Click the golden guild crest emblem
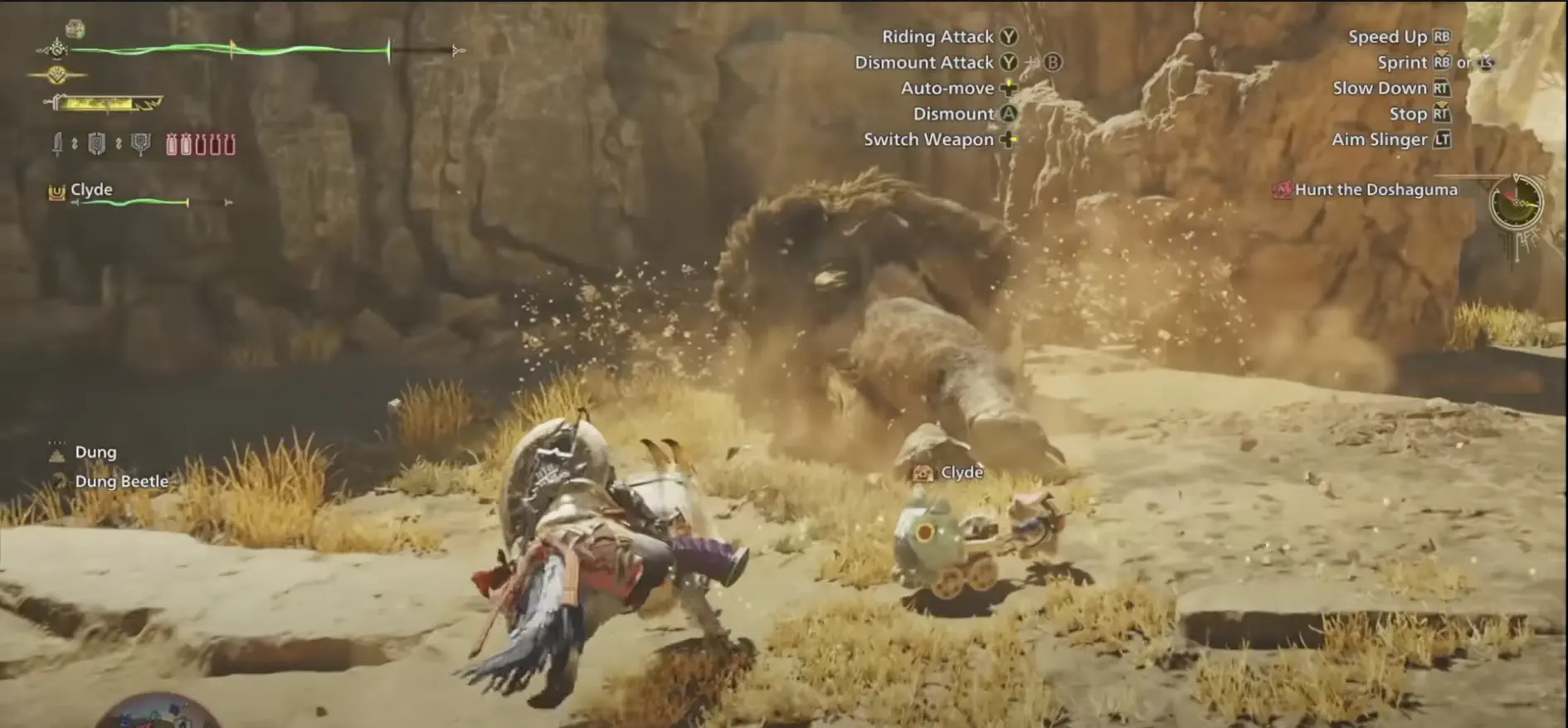This screenshot has height=728, width=1568. click(x=57, y=74)
